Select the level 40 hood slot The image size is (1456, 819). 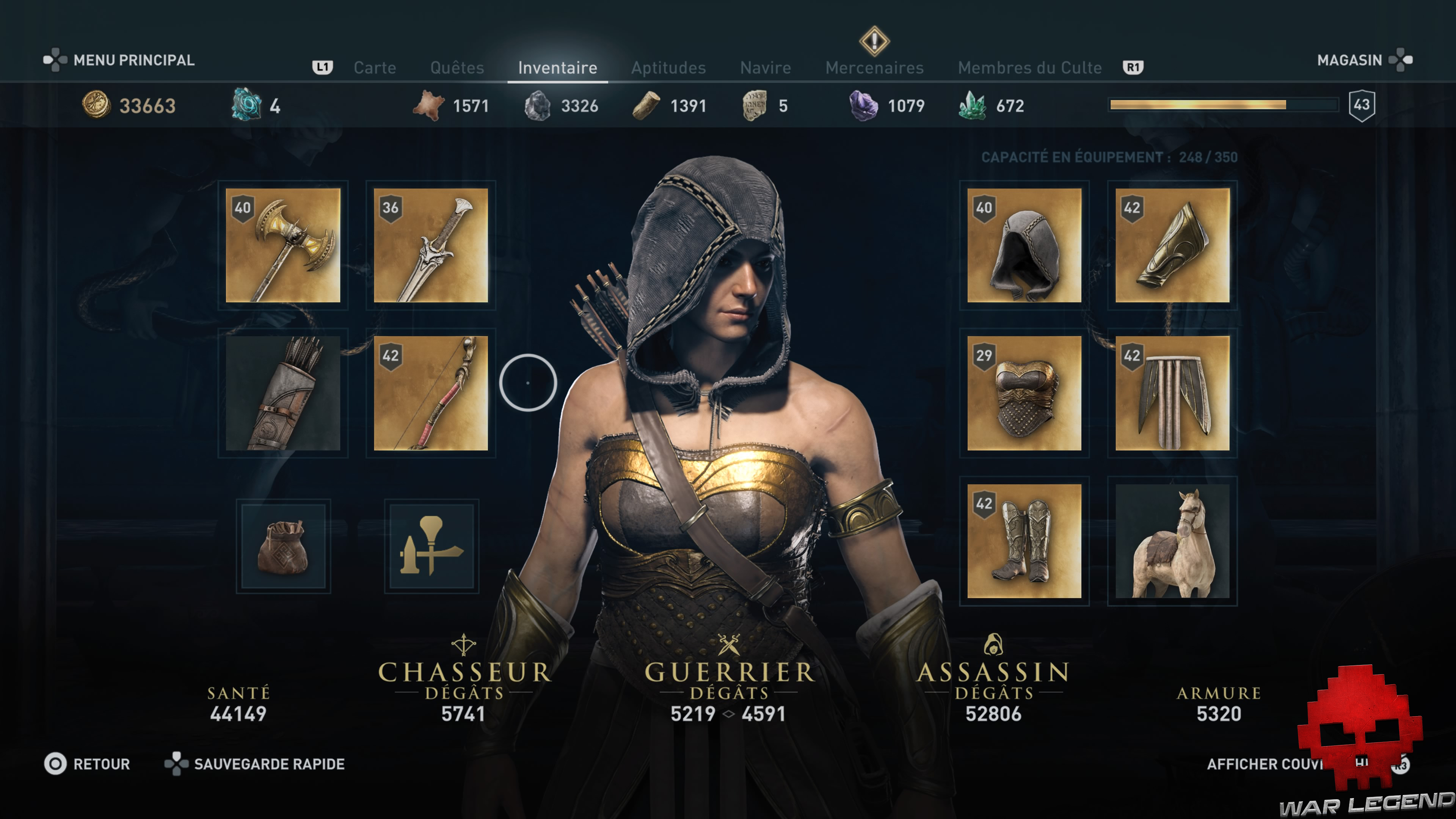[1024, 245]
